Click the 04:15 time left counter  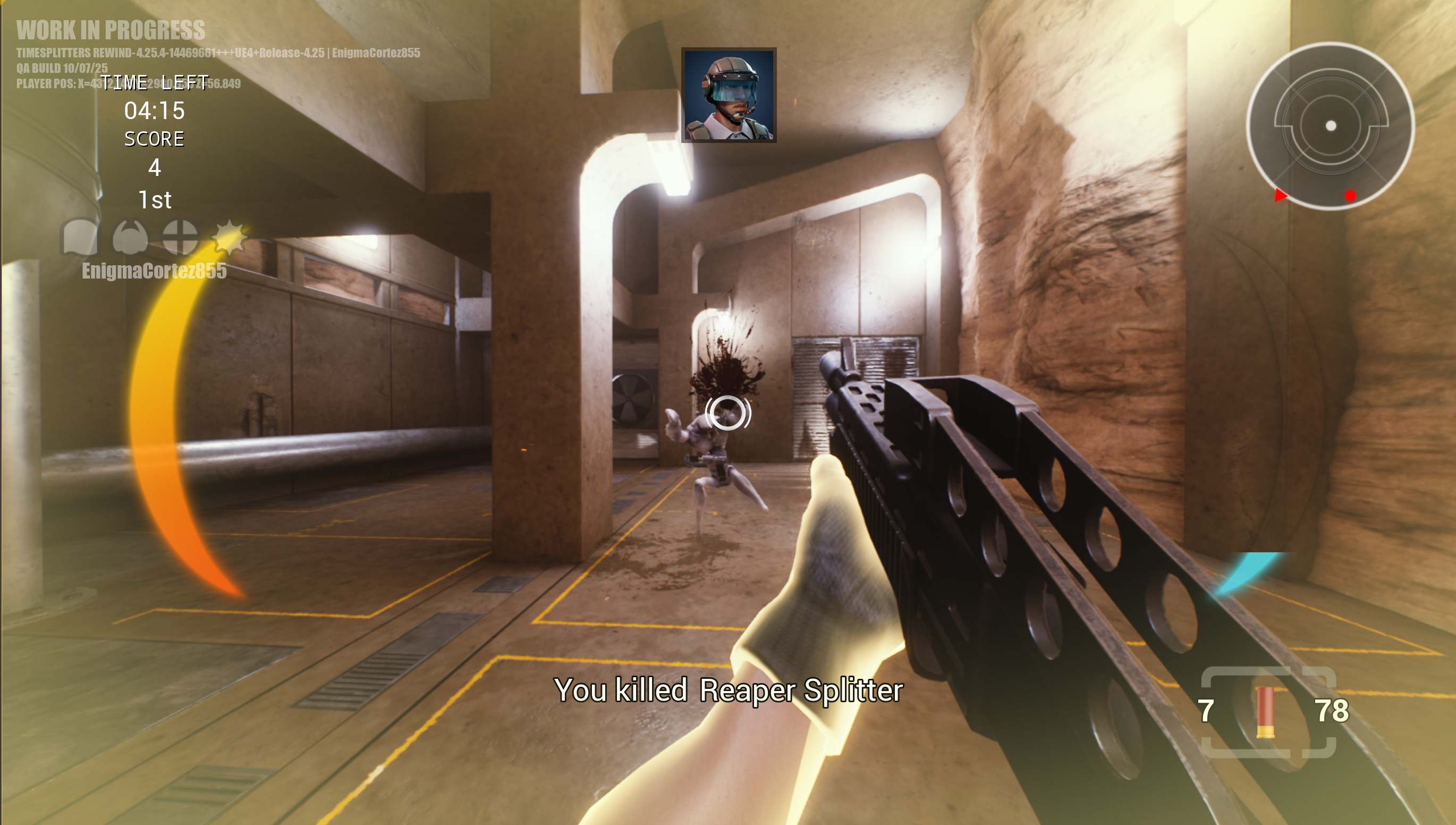point(156,112)
